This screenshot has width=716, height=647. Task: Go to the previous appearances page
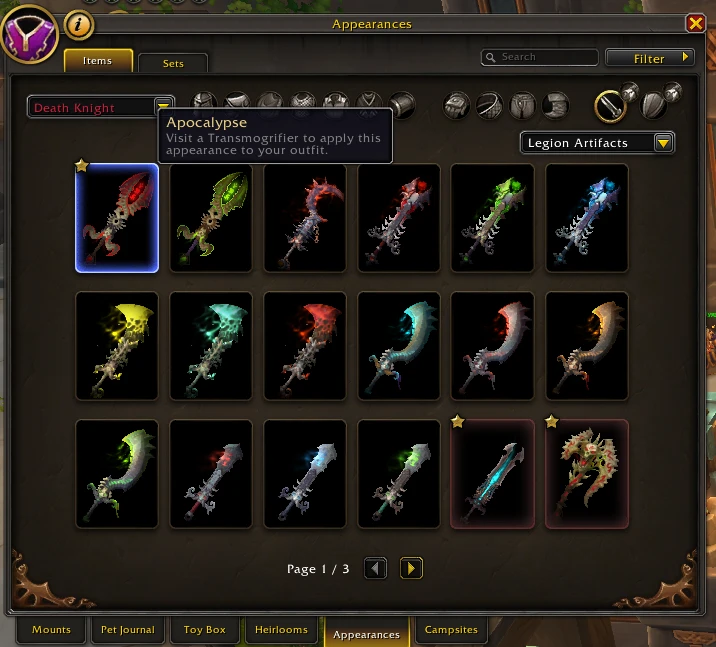pyautogui.click(x=376, y=569)
